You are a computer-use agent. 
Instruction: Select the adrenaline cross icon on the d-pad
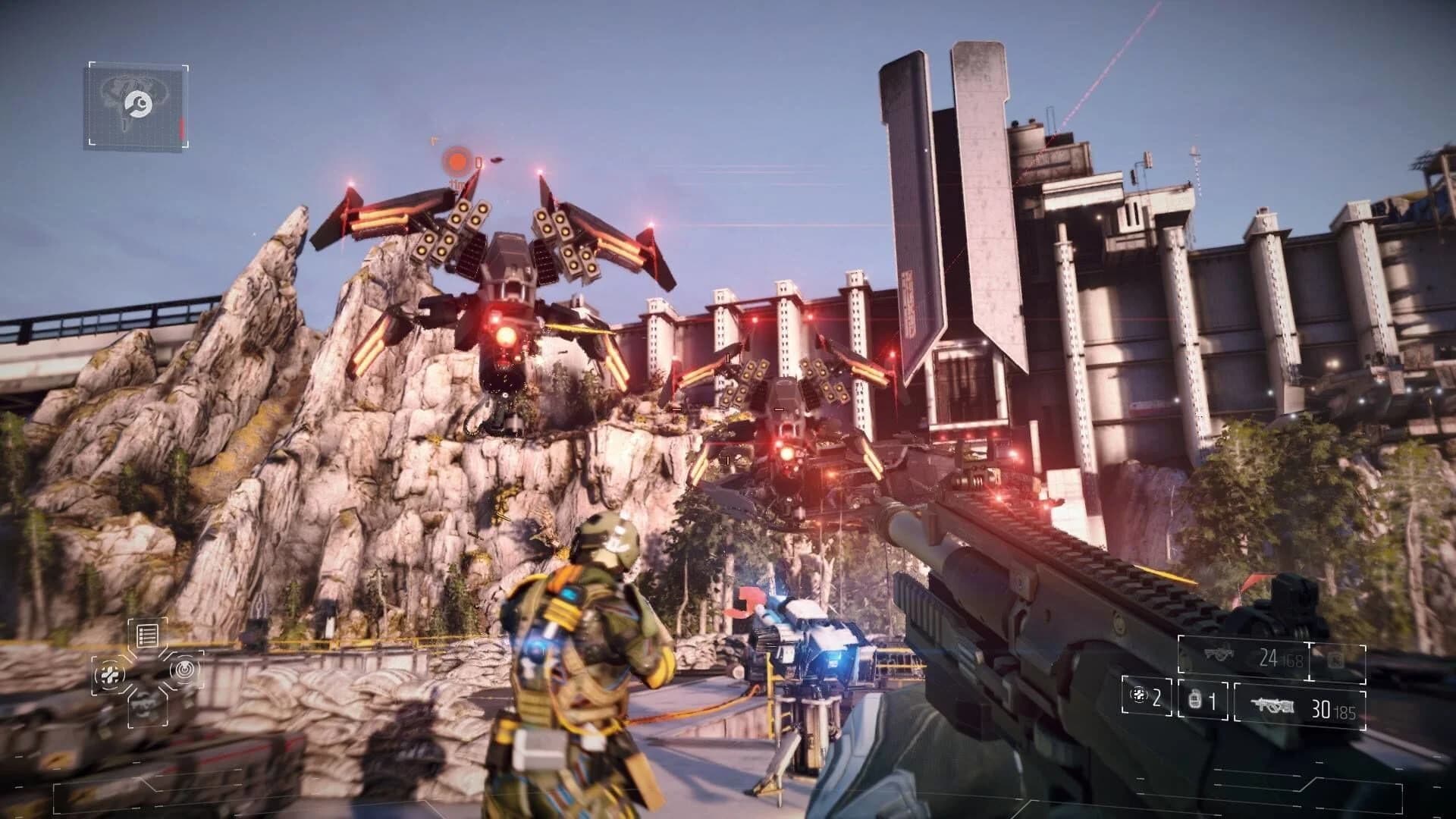[110, 676]
